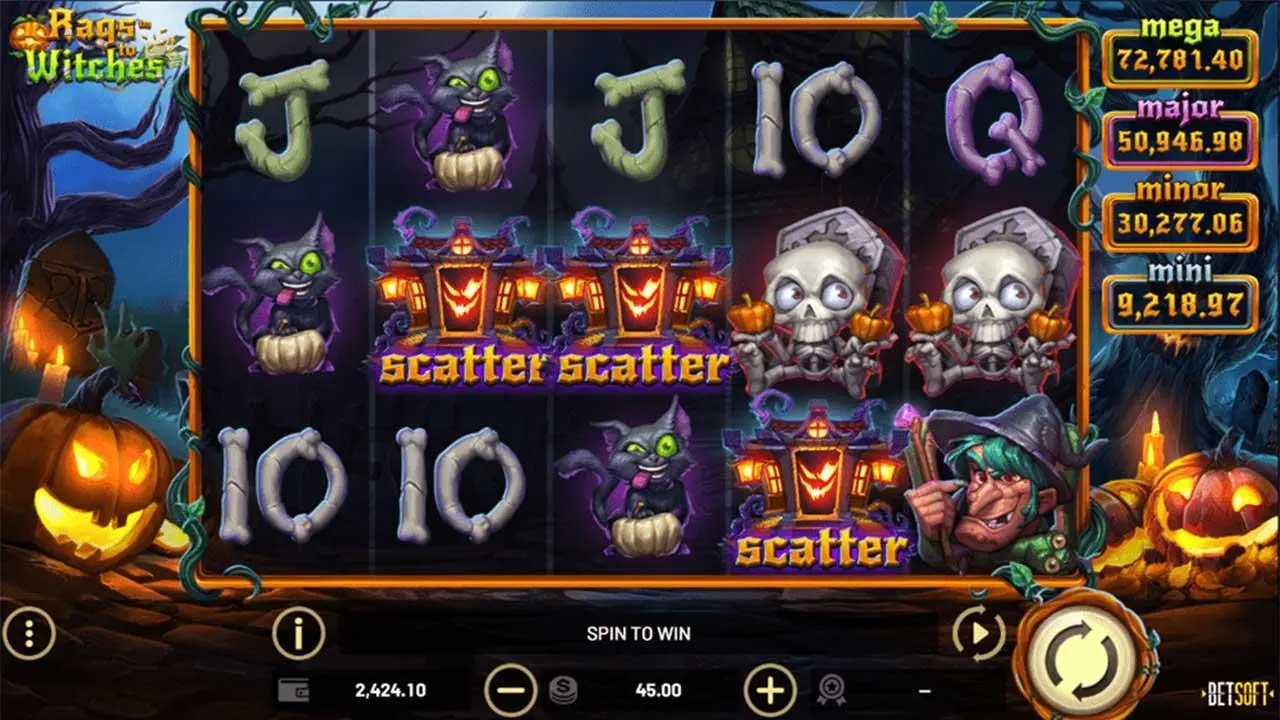This screenshot has height=720, width=1280.
Task: Click the coin icon next to the bet amount
Action: tap(561, 689)
